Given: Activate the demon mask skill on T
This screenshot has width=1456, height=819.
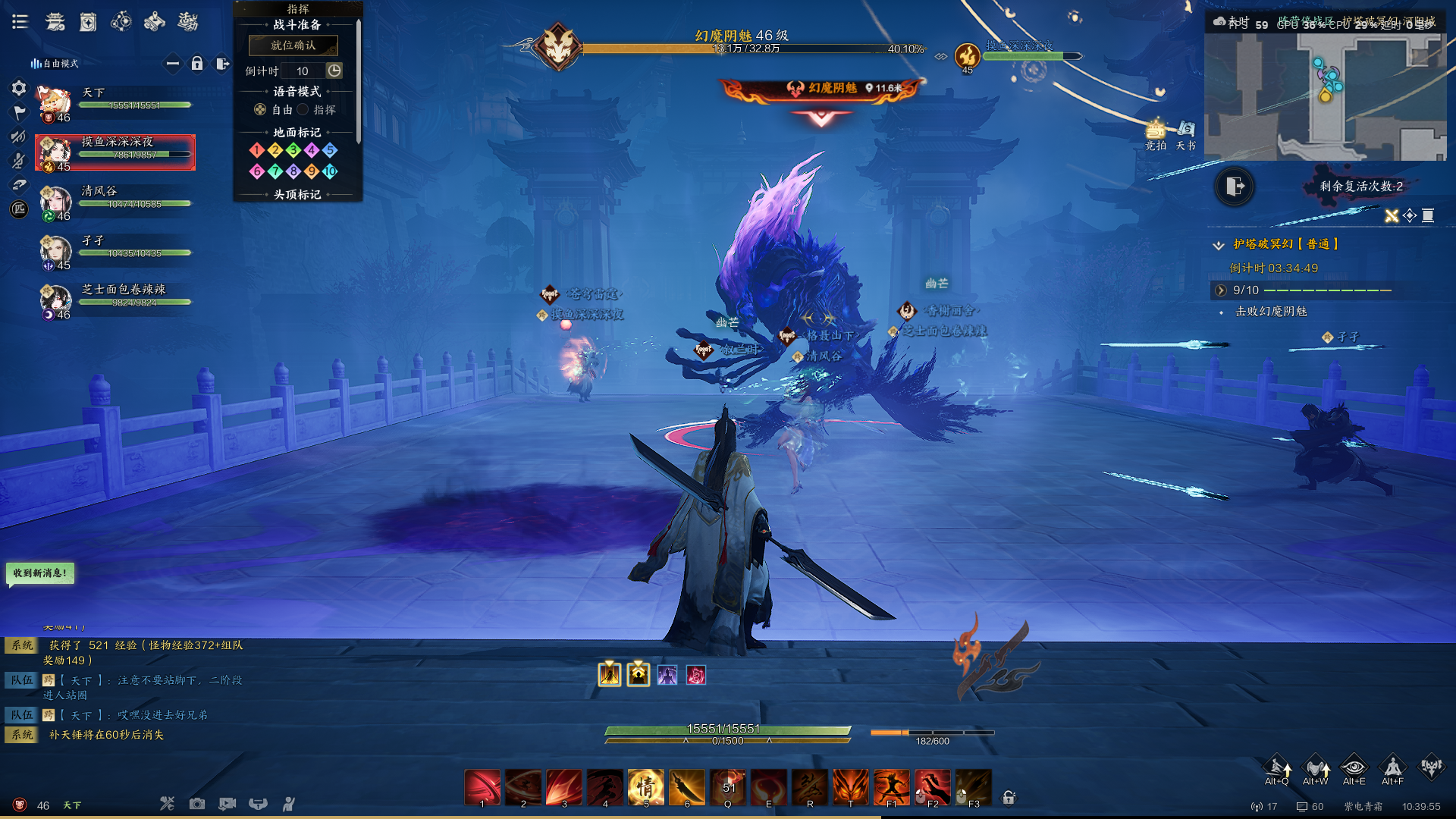Looking at the screenshot, I should coord(850,786).
